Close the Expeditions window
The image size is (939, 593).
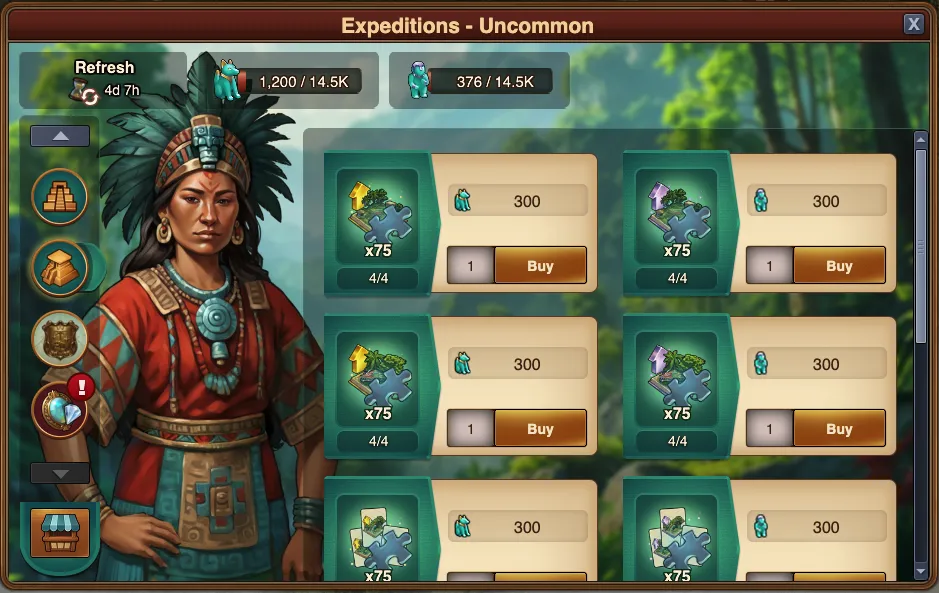coord(913,24)
